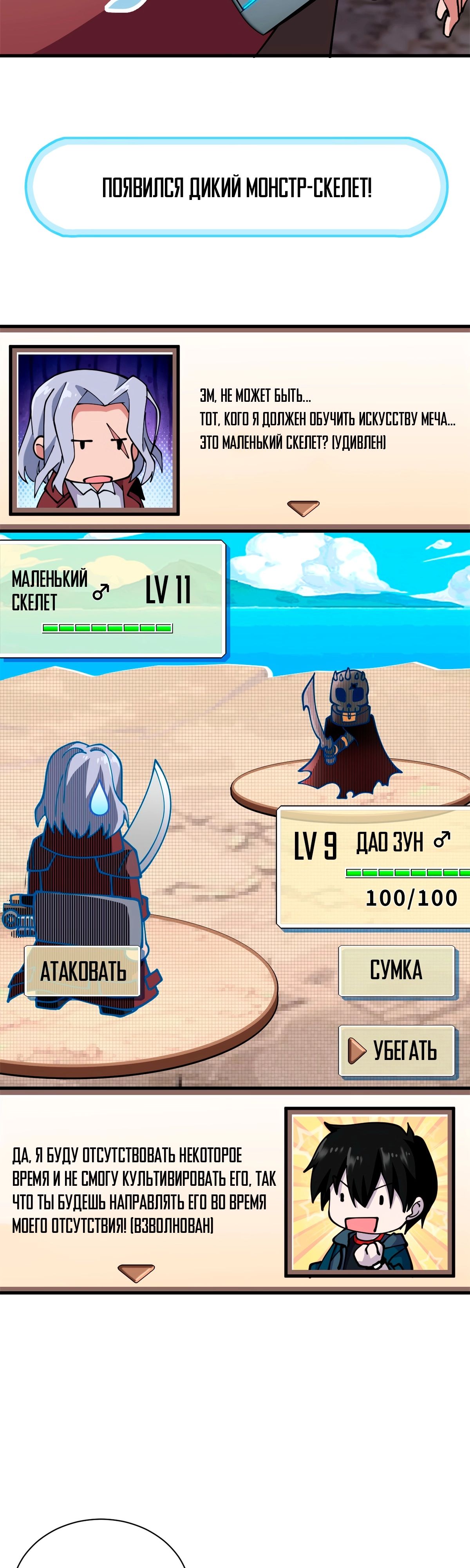Choose the АТАКОВАТЬ battle command
The height and width of the screenshot is (1568, 470).
click(83, 971)
